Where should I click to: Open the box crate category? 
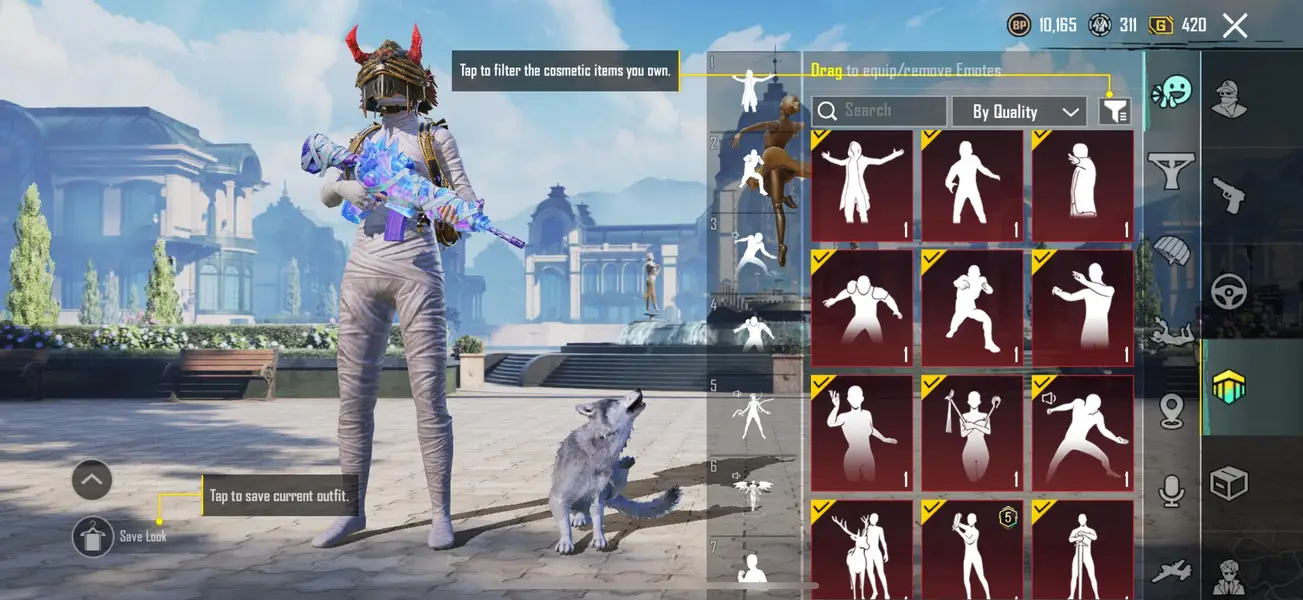click(1229, 484)
